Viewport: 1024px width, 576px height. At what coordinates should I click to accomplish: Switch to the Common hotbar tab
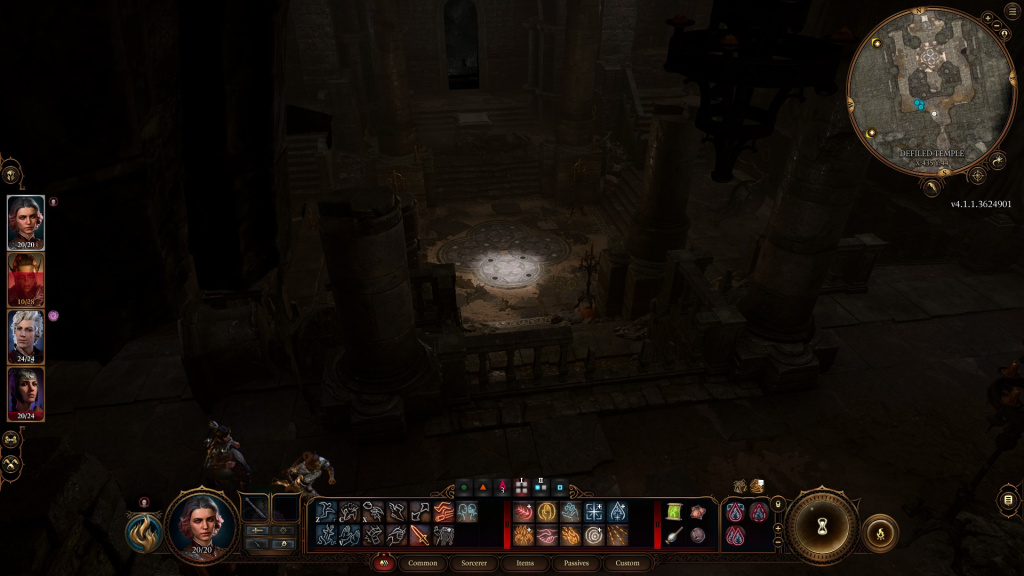429,563
